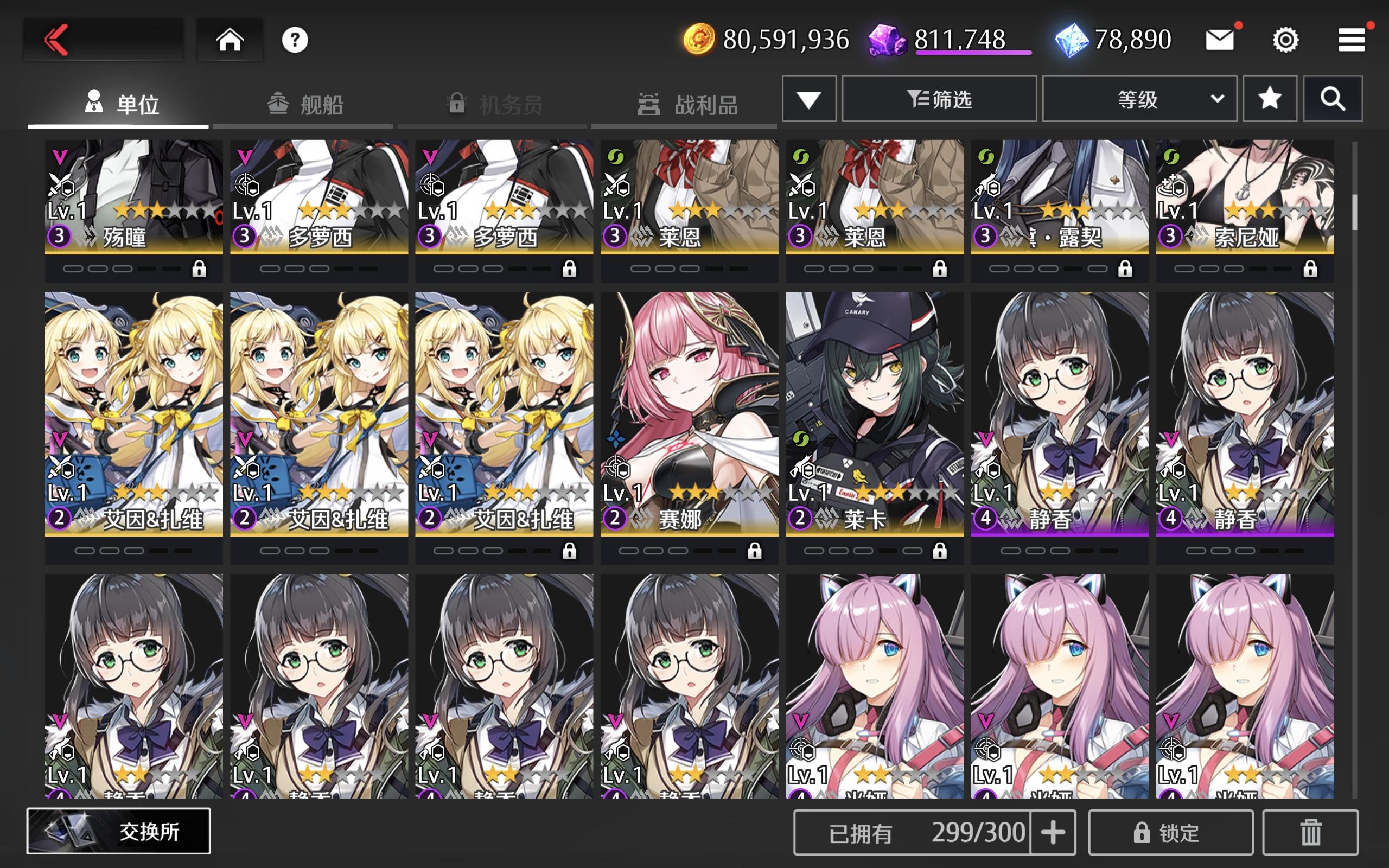Open the 筛选 filter panel

(x=940, y=98)
